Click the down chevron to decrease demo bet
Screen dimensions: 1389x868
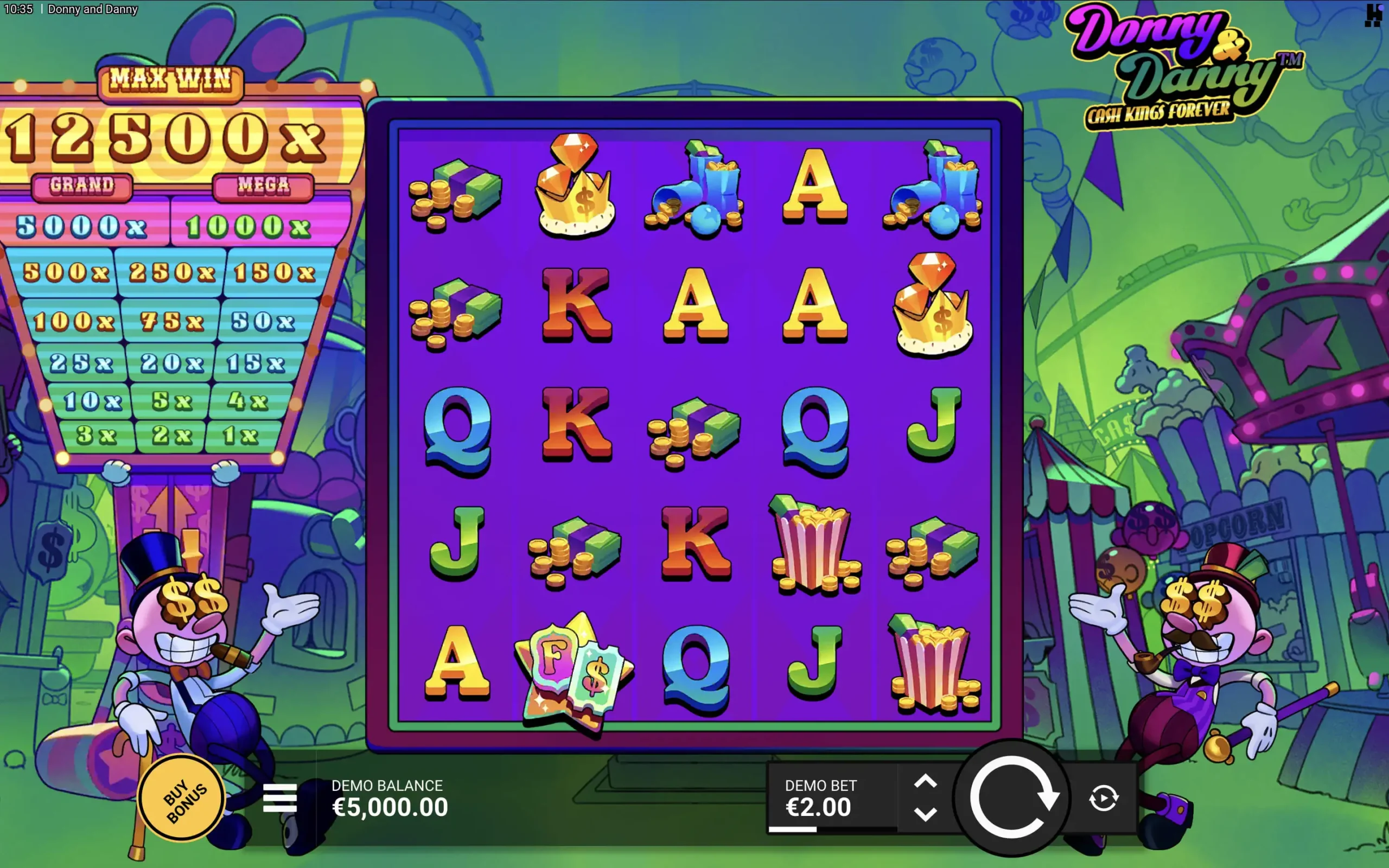(926, 814)
